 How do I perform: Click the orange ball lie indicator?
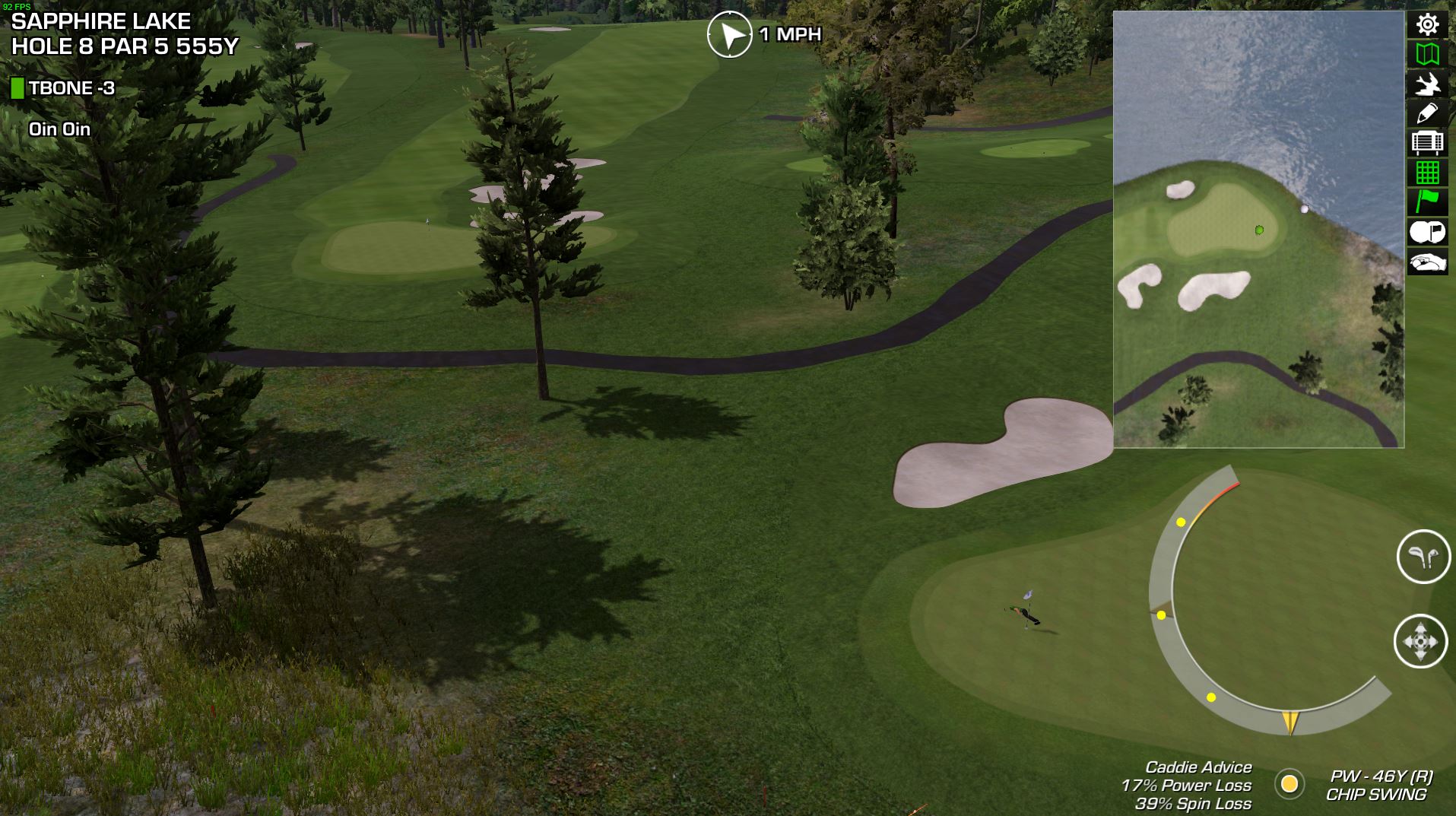pos(1289,784)
